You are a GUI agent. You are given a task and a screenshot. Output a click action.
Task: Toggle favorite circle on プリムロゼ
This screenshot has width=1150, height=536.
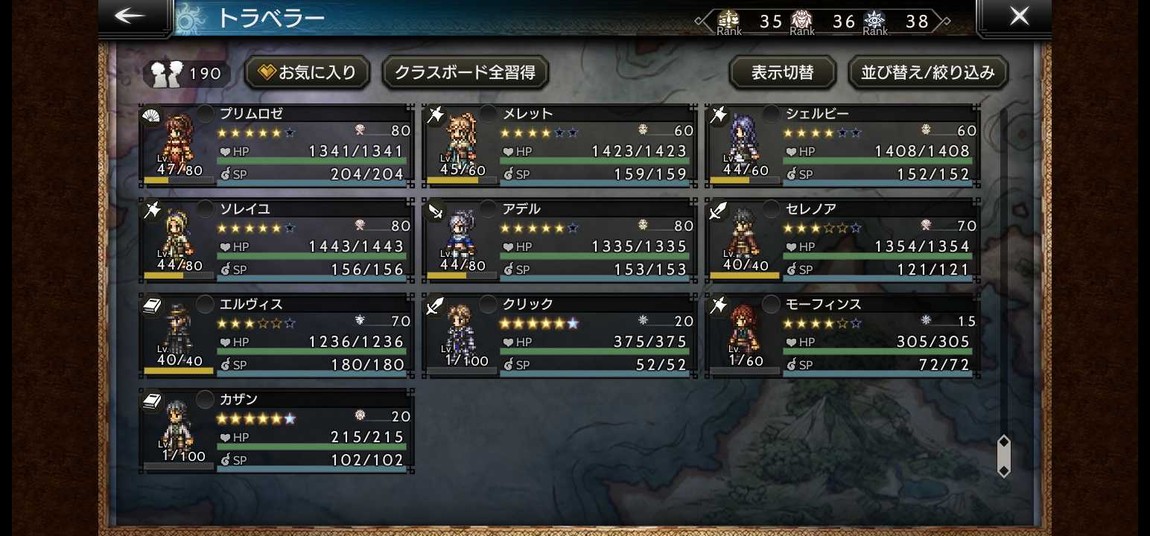205,114
